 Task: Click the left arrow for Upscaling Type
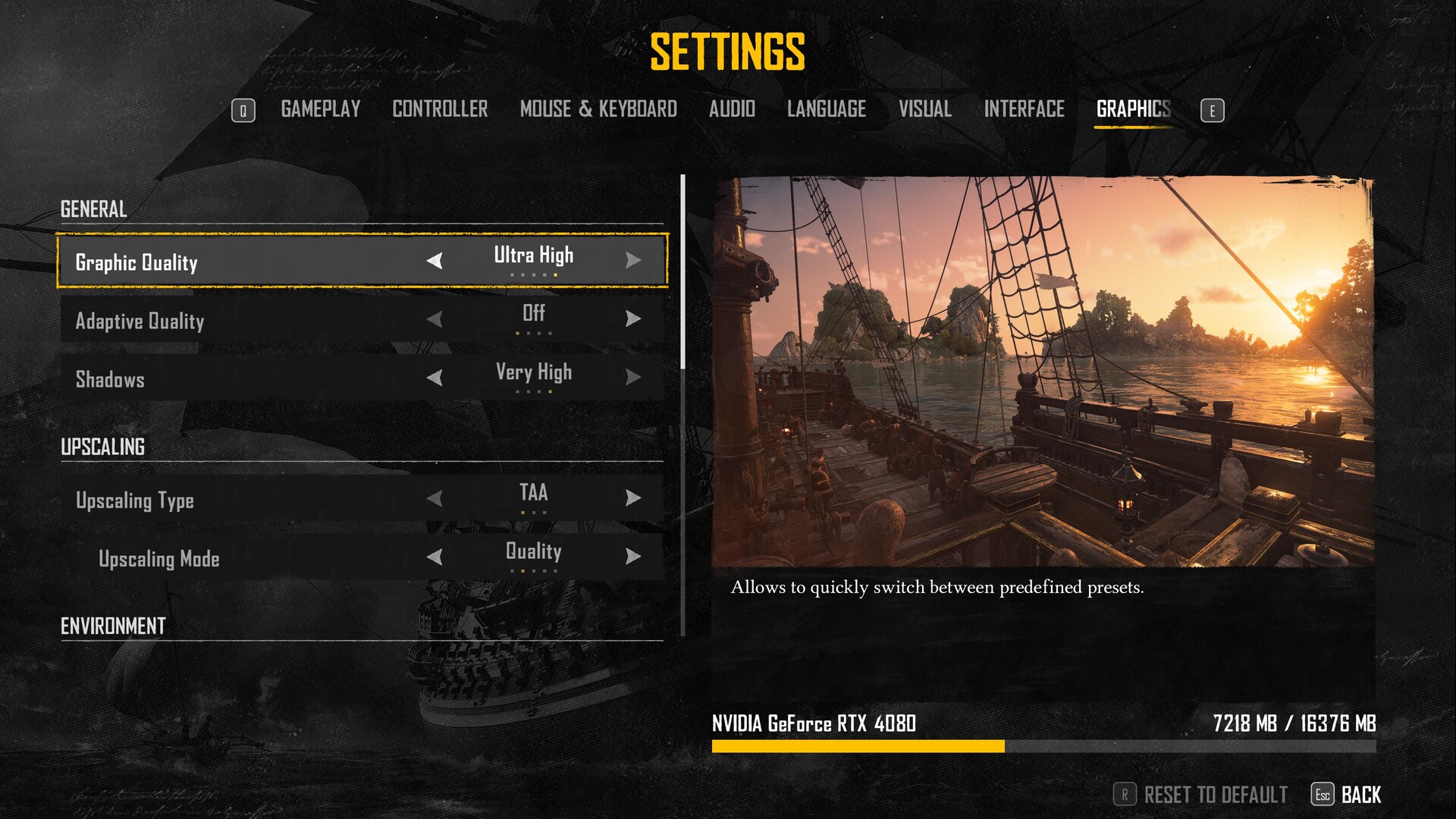click(x=435, y=498)
